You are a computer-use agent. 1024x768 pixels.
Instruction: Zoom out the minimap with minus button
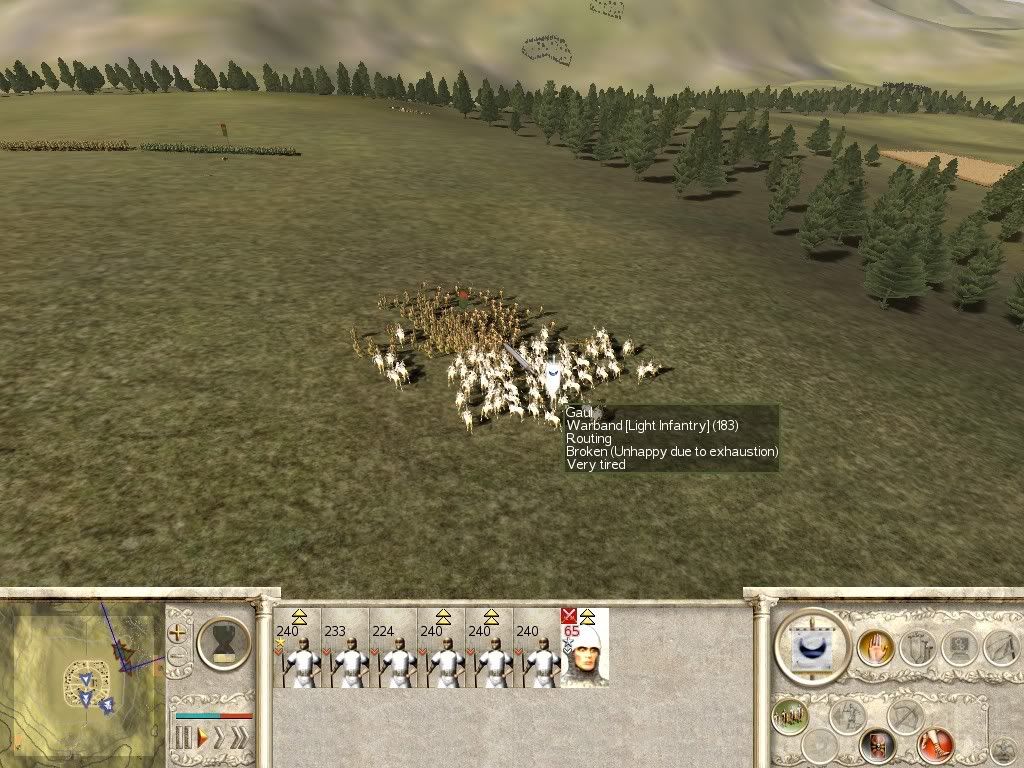[x=178, y=657]
